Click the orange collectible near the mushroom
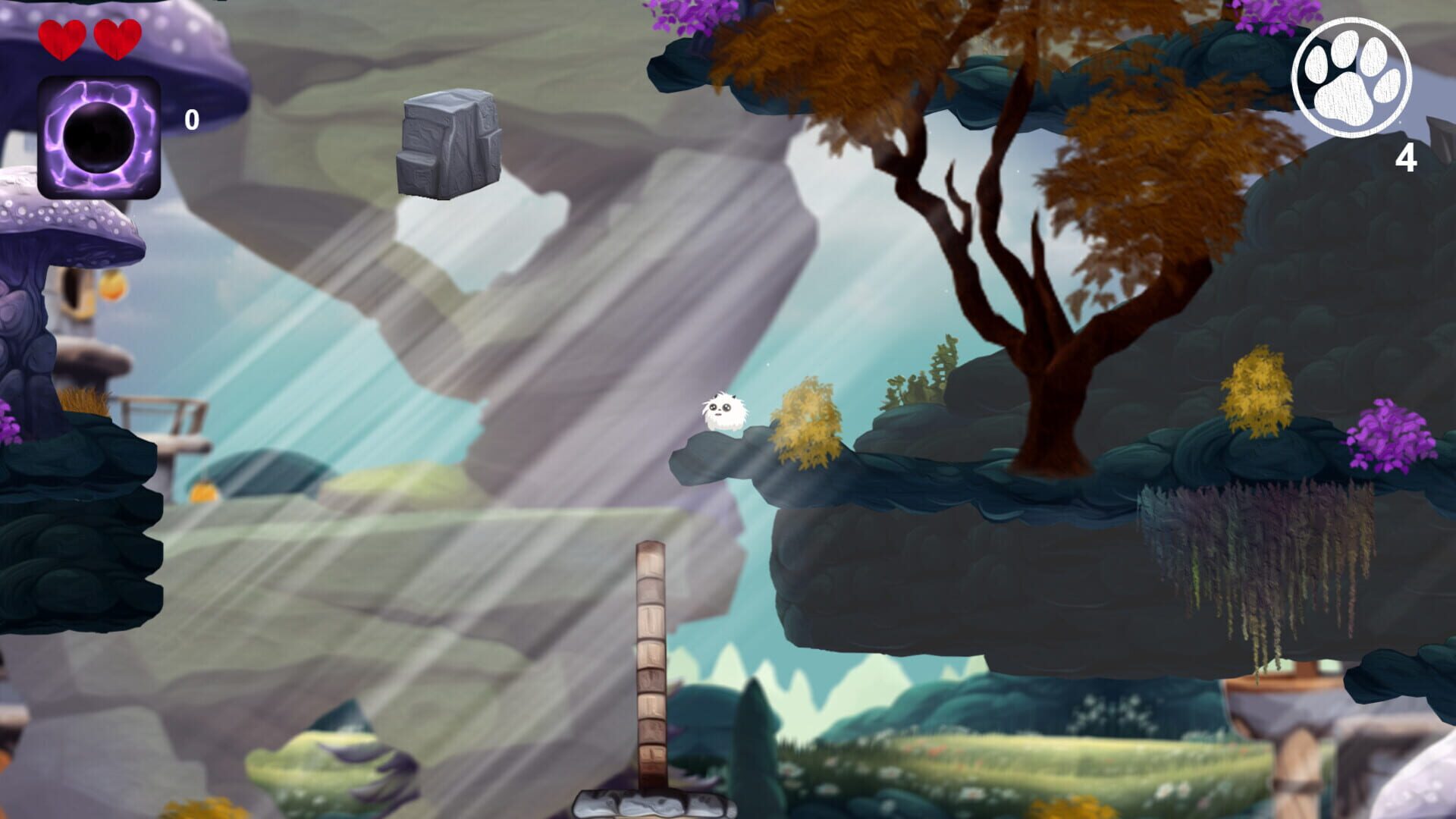 113,286
